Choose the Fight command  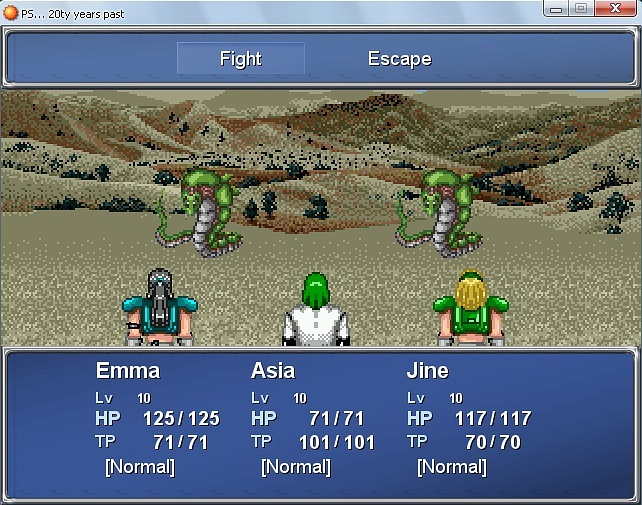tap(241, 59)
